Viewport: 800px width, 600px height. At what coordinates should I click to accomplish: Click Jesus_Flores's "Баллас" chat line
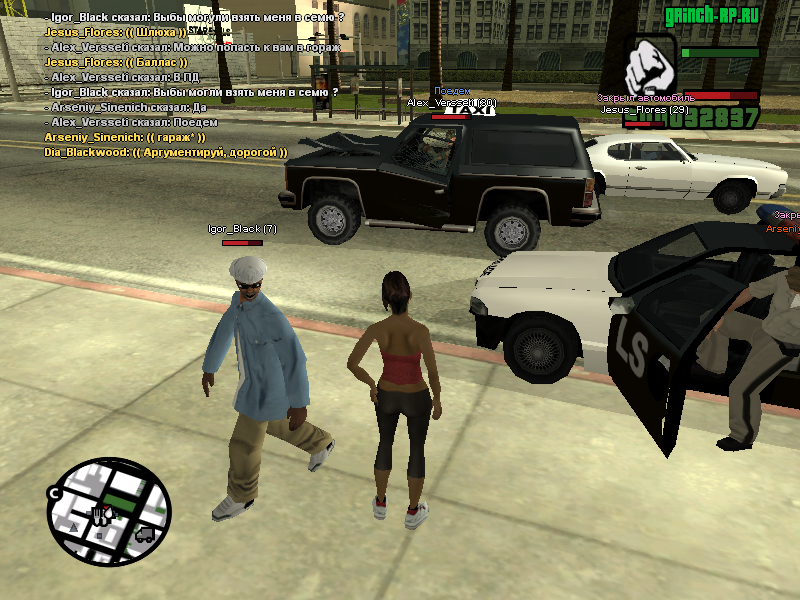[x=118, y=62]
